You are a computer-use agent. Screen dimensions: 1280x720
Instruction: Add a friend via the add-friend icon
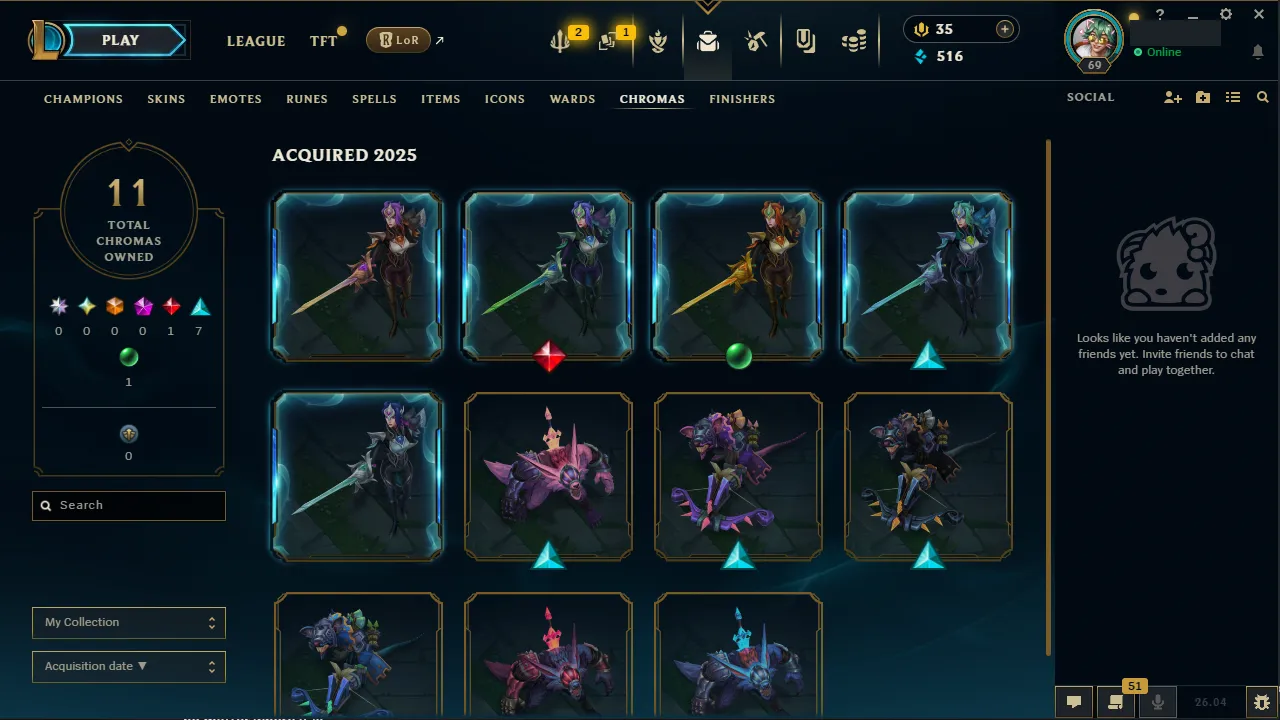(1172, 97)
